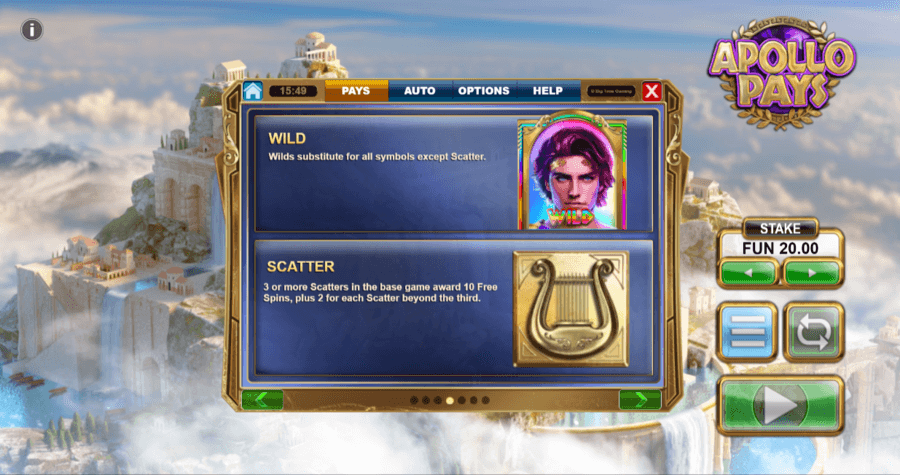Close the paytable with the red X
The height and width of the screenshot is (475, 900).
(652, 92)
